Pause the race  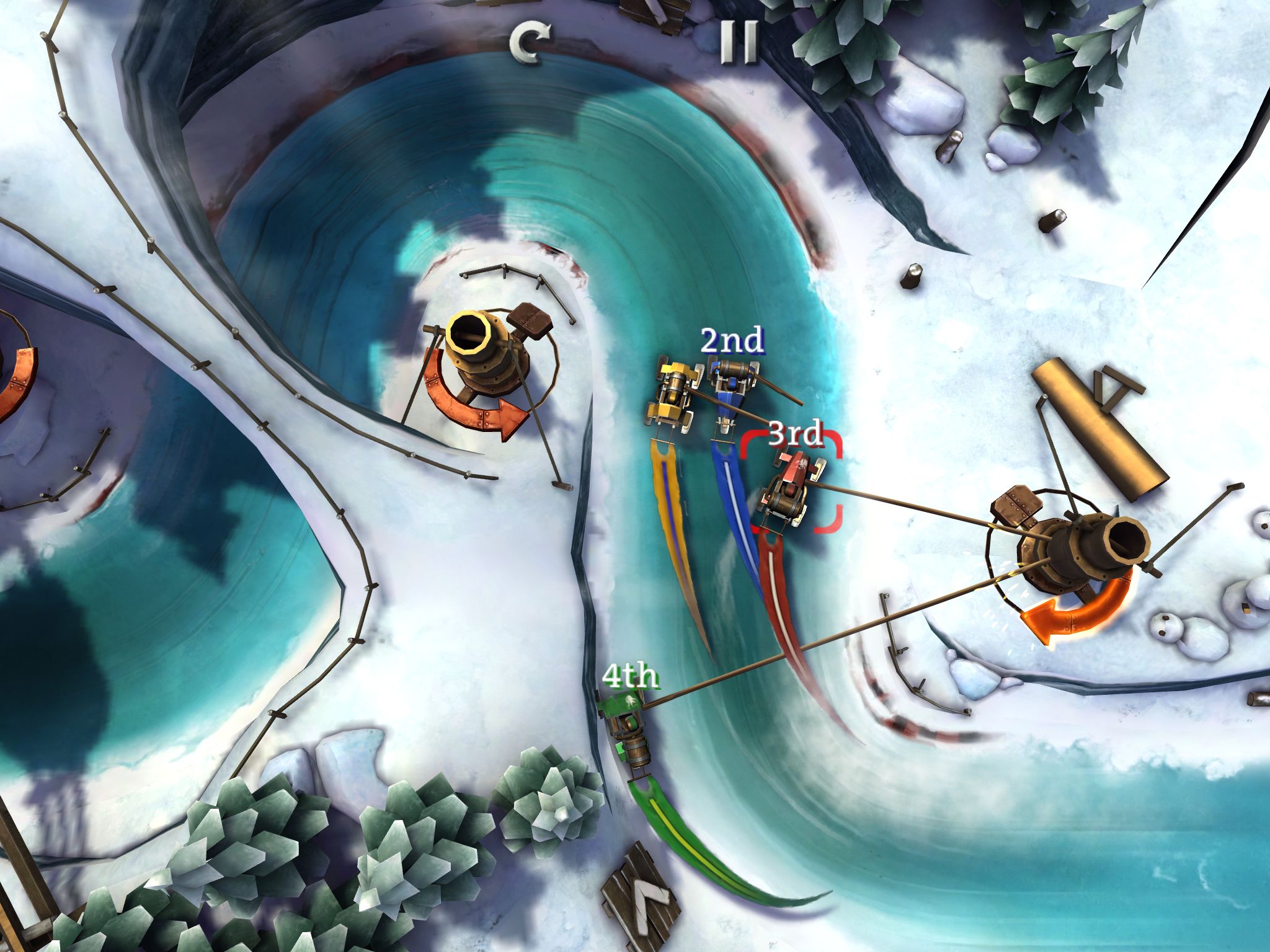pyautogui.click(x=740, y=42)
